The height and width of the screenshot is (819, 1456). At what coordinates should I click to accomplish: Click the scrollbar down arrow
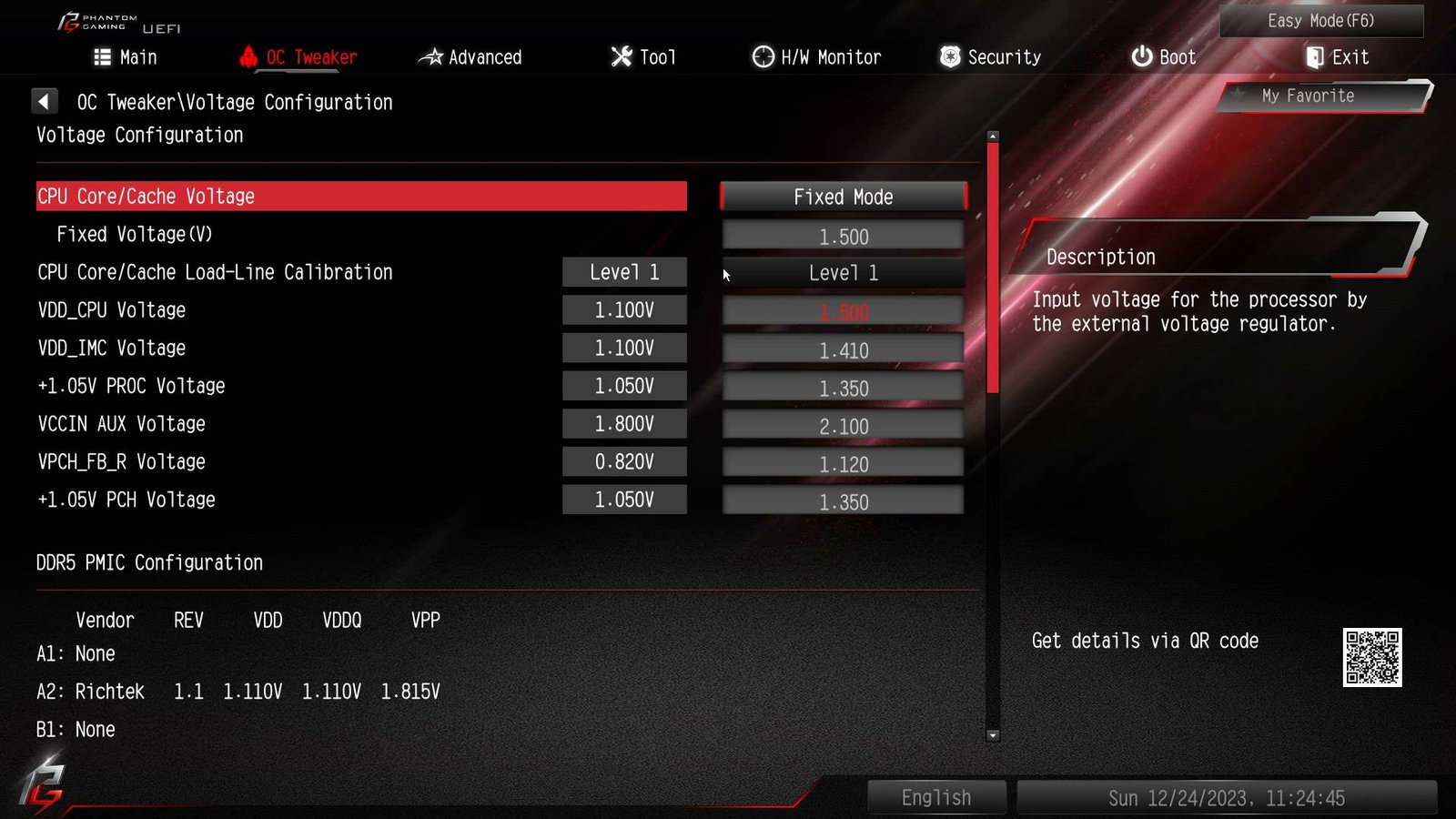pyautogui.click(x=993, y=735)
